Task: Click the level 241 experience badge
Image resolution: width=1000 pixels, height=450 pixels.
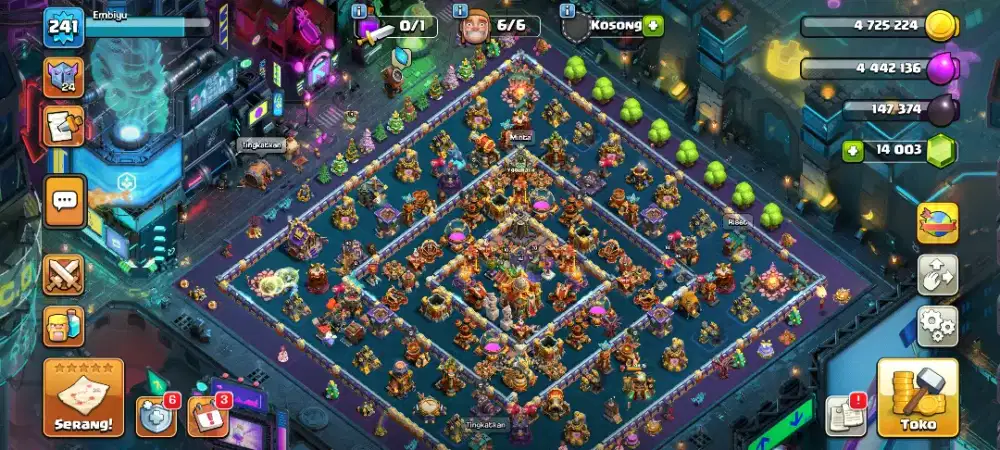Action: (62, 27)
